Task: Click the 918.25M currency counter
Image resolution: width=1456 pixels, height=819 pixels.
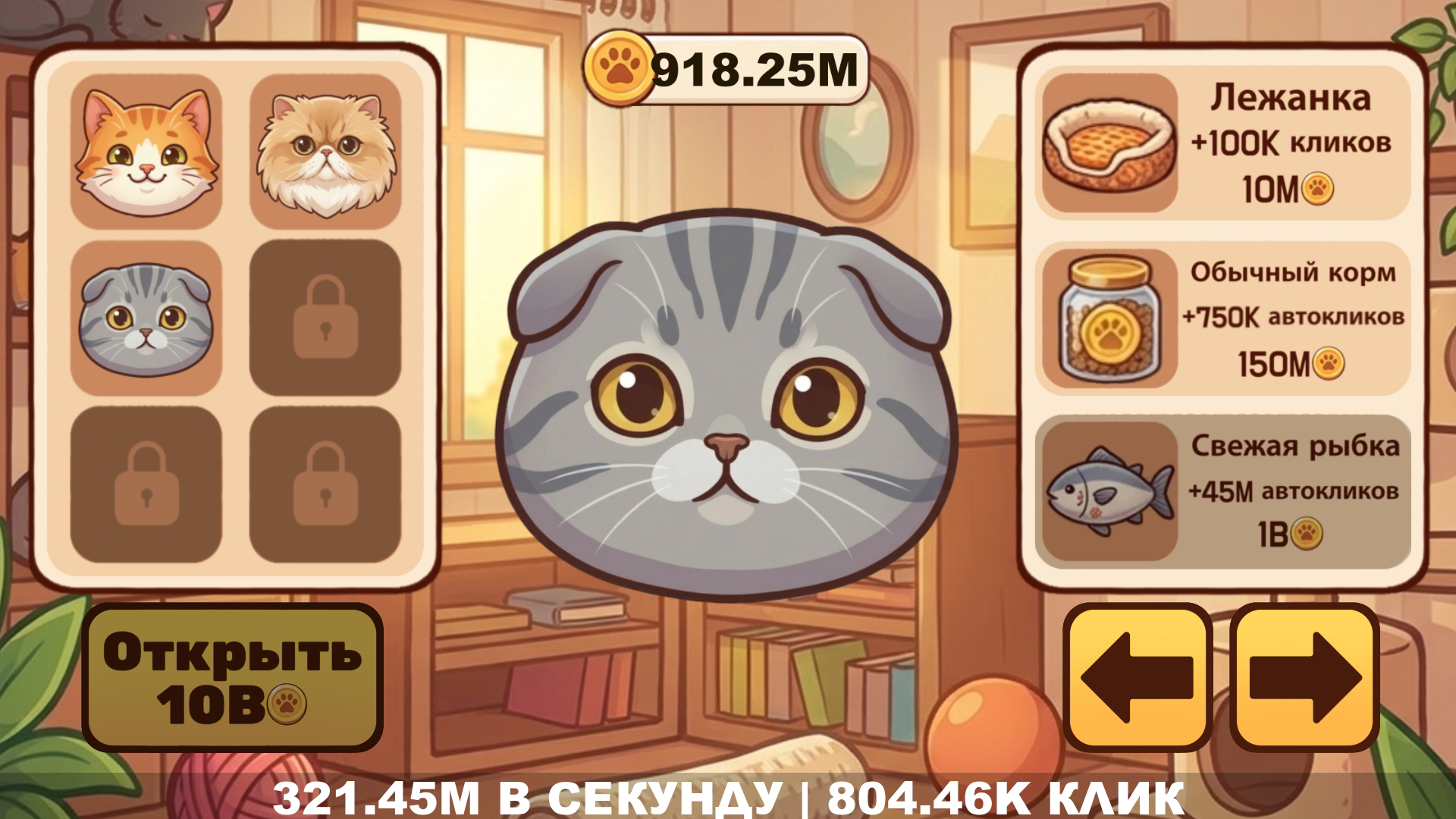Action: pos(755,68)
